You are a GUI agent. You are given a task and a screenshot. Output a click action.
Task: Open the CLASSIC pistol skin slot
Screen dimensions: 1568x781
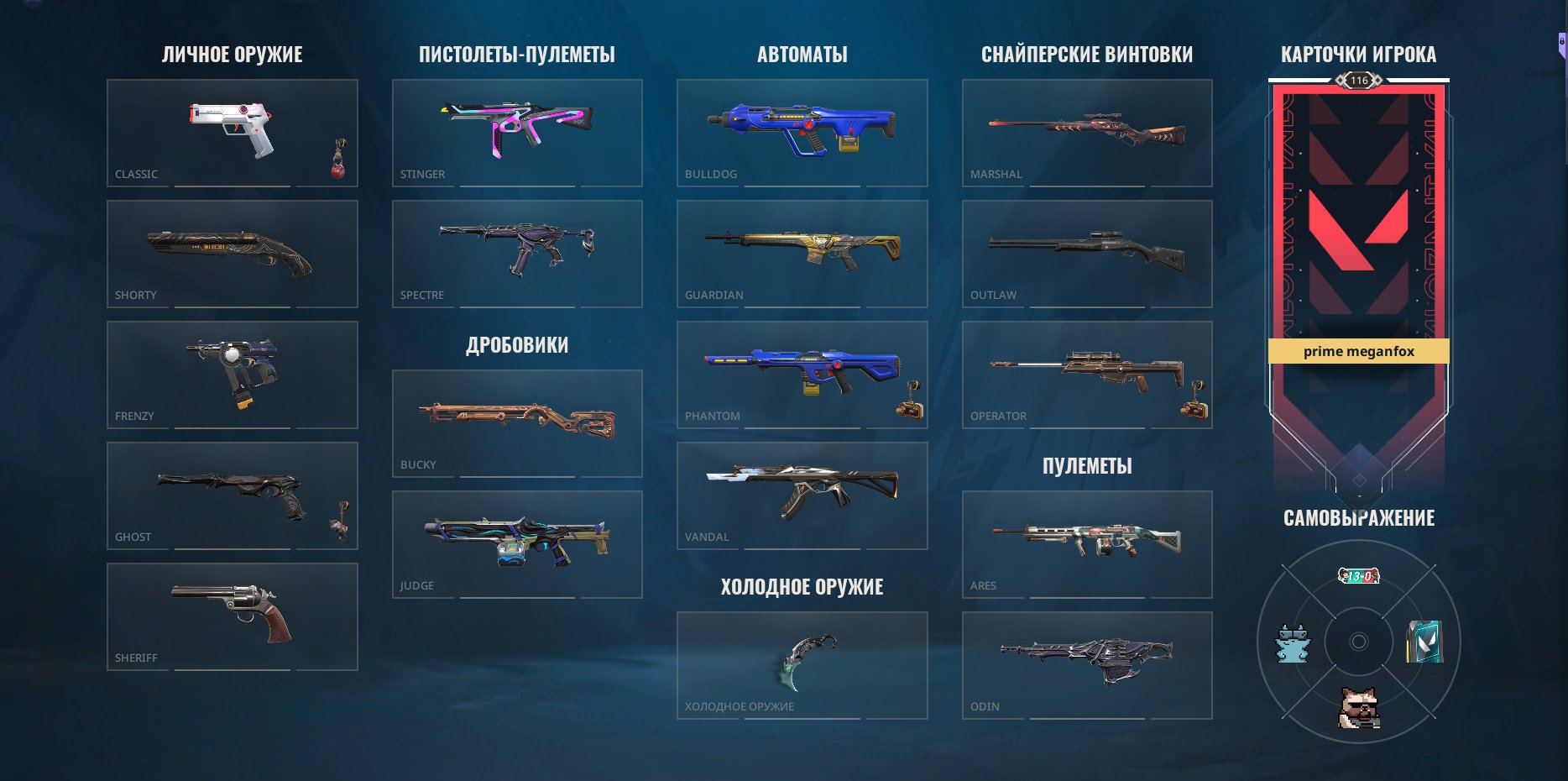pos(233,132)
